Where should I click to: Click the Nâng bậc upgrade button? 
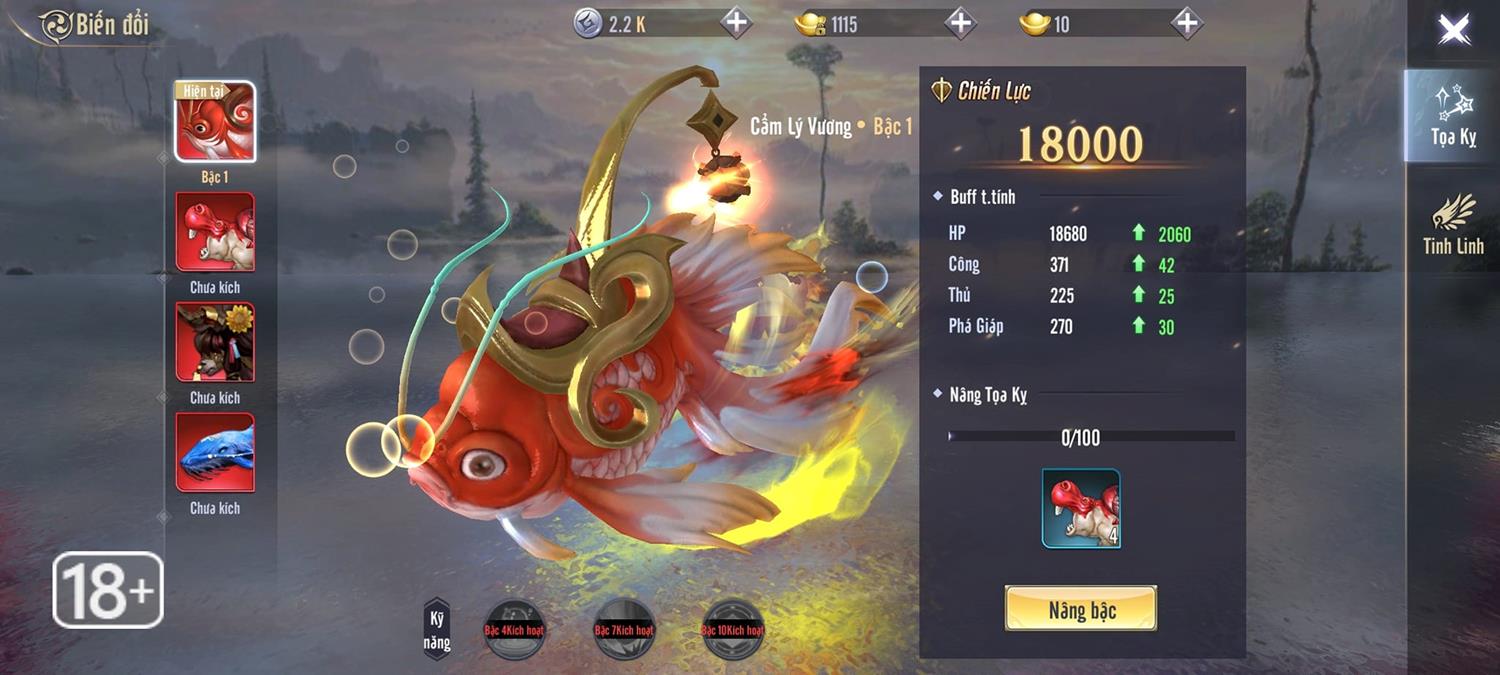(x=1081, y=609)
